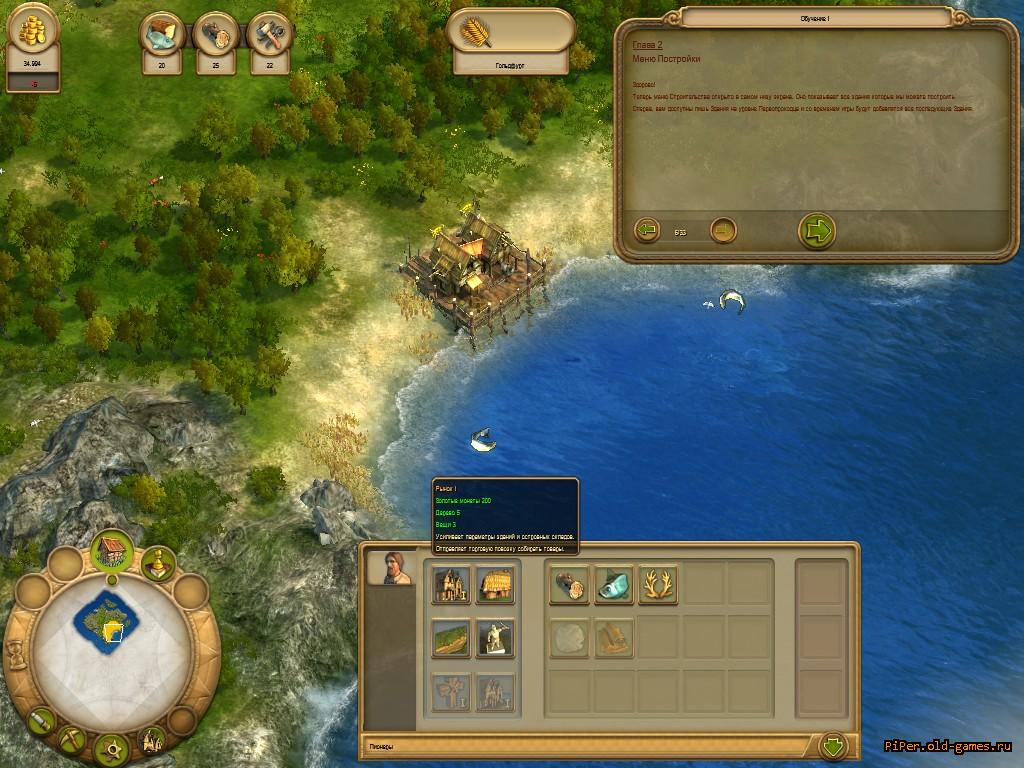Image resolution: width=1024 pixels, height=768 pixels.
Task: Choose the antlers hunting building
Action: (658, 585)
